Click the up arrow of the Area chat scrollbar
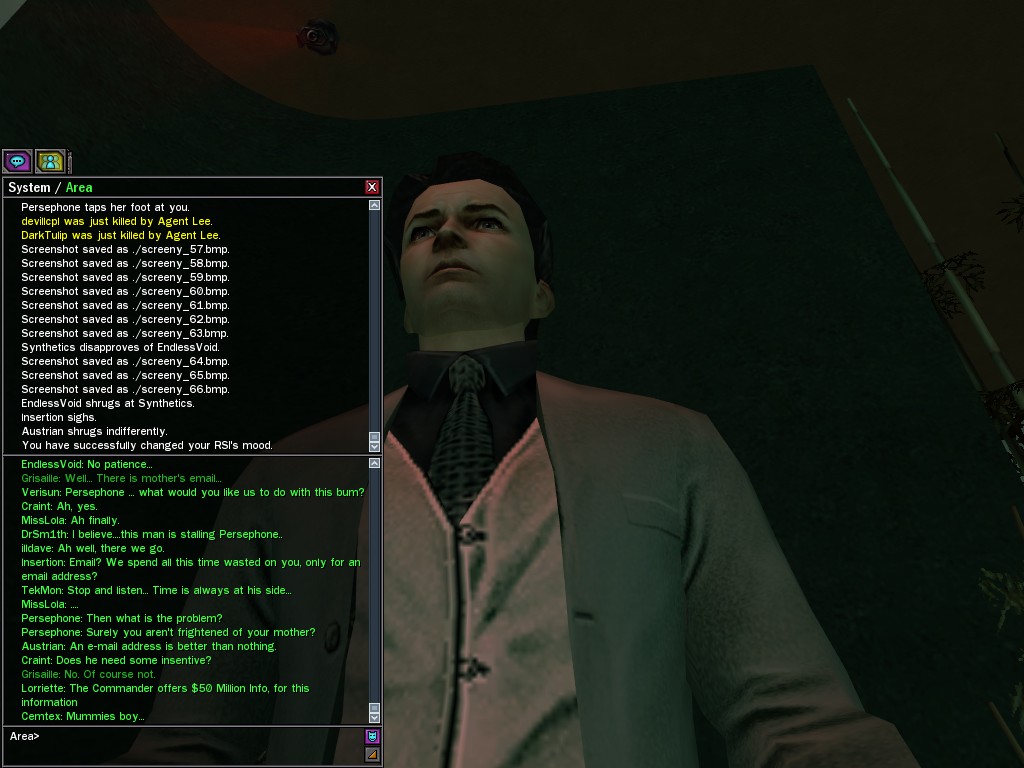 click(x=375, y=463)
